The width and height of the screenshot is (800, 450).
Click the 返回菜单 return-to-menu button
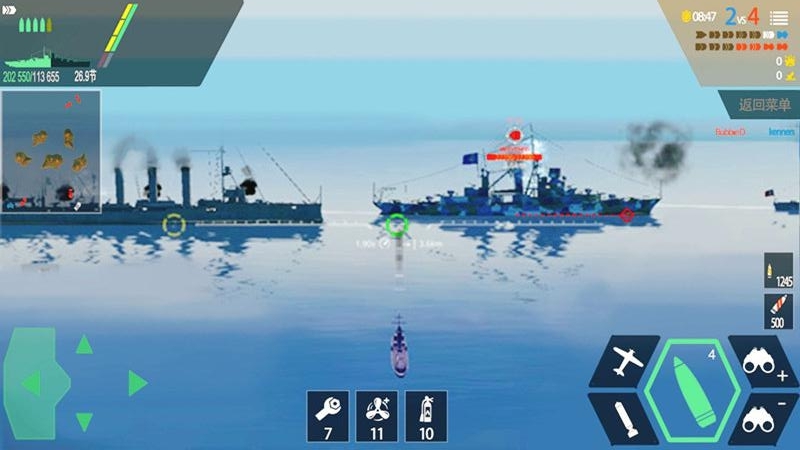tap(763, 104)
